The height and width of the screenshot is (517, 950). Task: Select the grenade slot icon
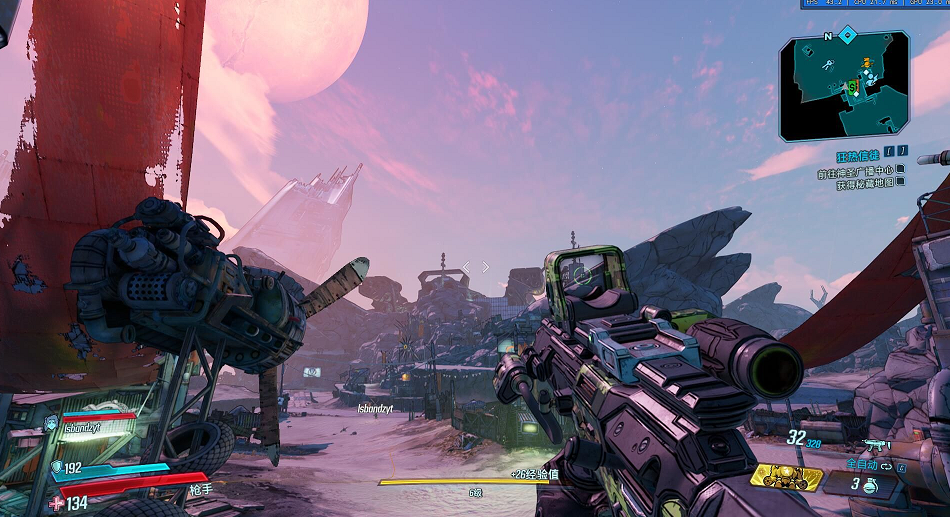[x=871, y=485]
